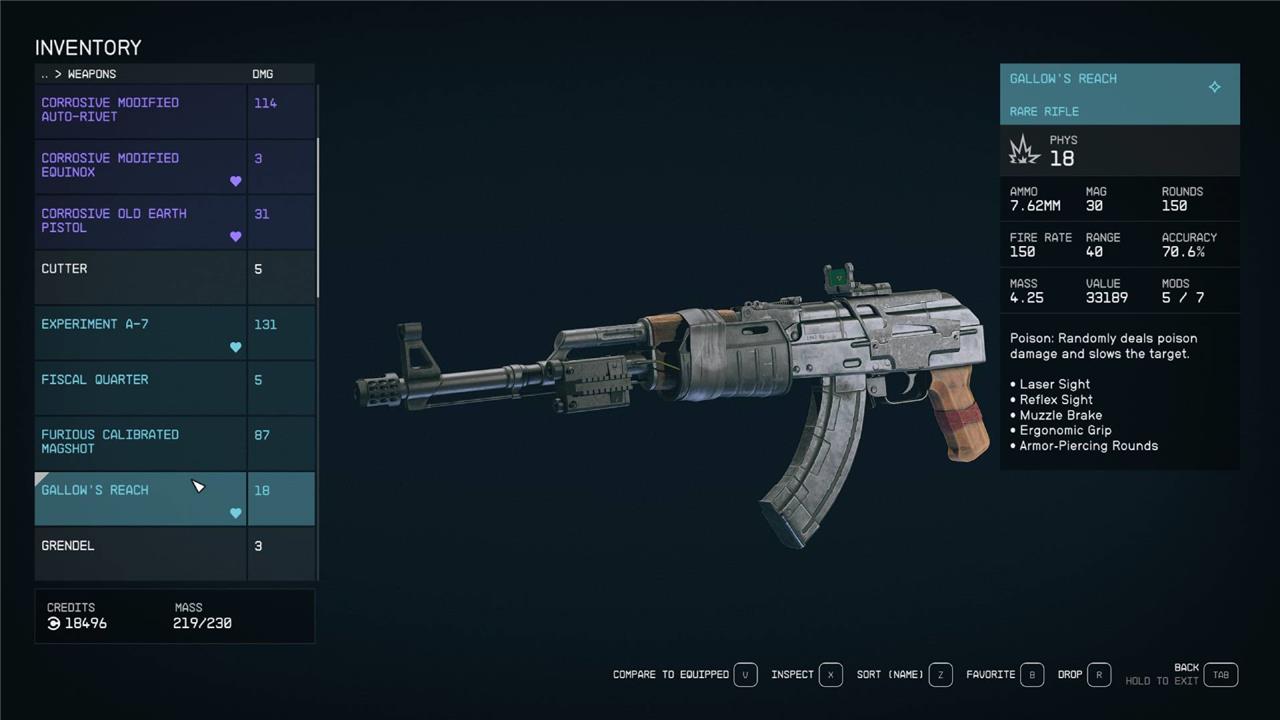
Task: Choose the Fiscal Quarter weapon
Action: coord(140,387)
